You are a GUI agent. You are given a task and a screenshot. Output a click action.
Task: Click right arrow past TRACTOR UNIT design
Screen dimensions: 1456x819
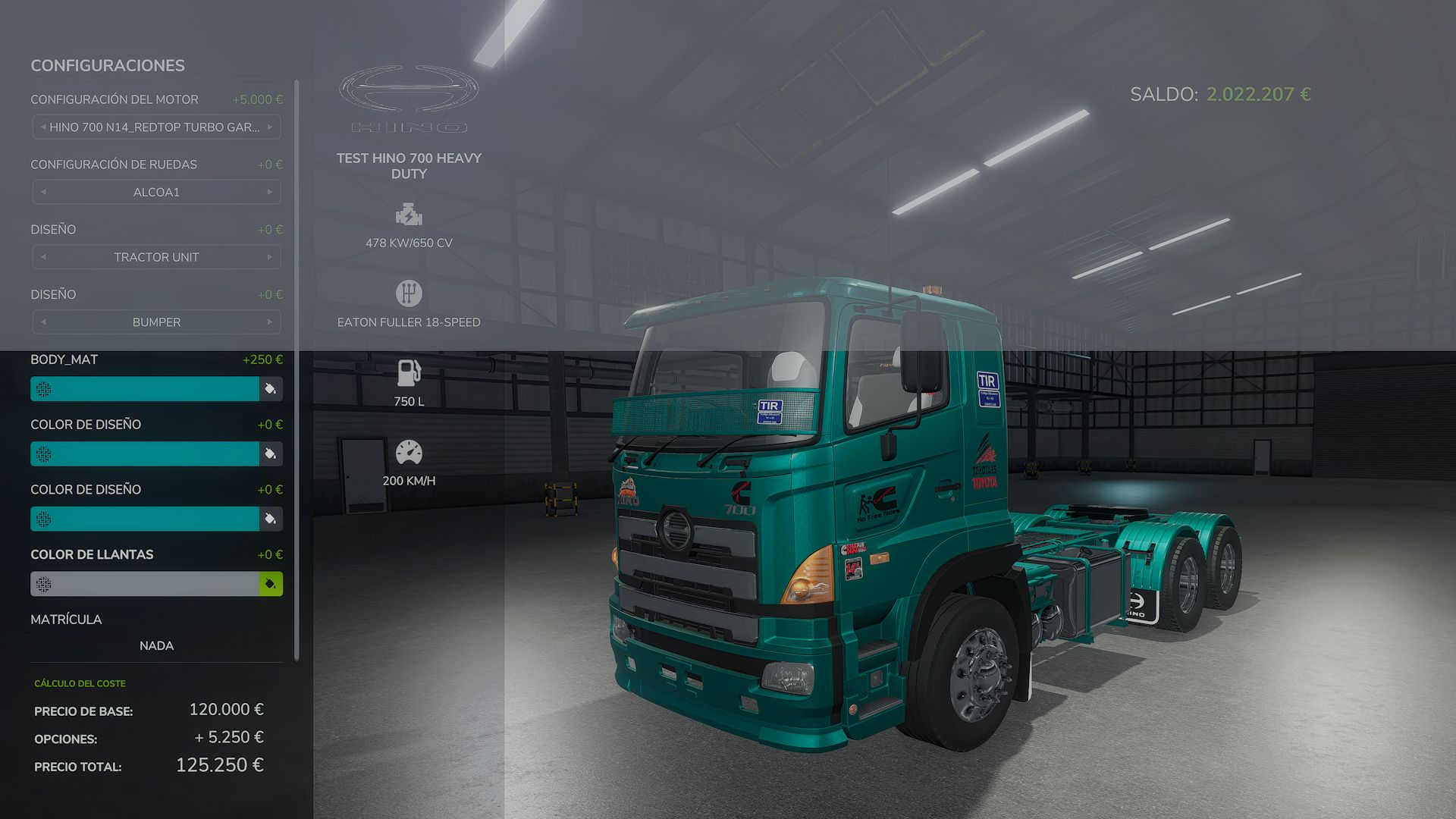click(x=271, y=257)
